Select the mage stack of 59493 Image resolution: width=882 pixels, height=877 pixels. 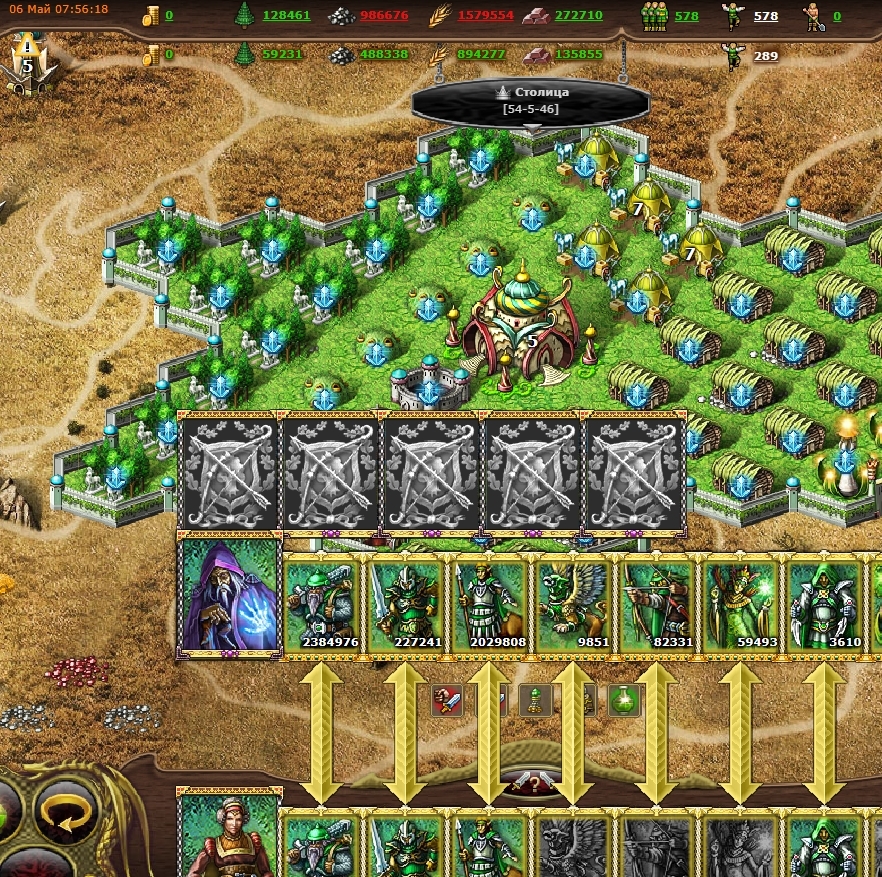coord(742,606)
